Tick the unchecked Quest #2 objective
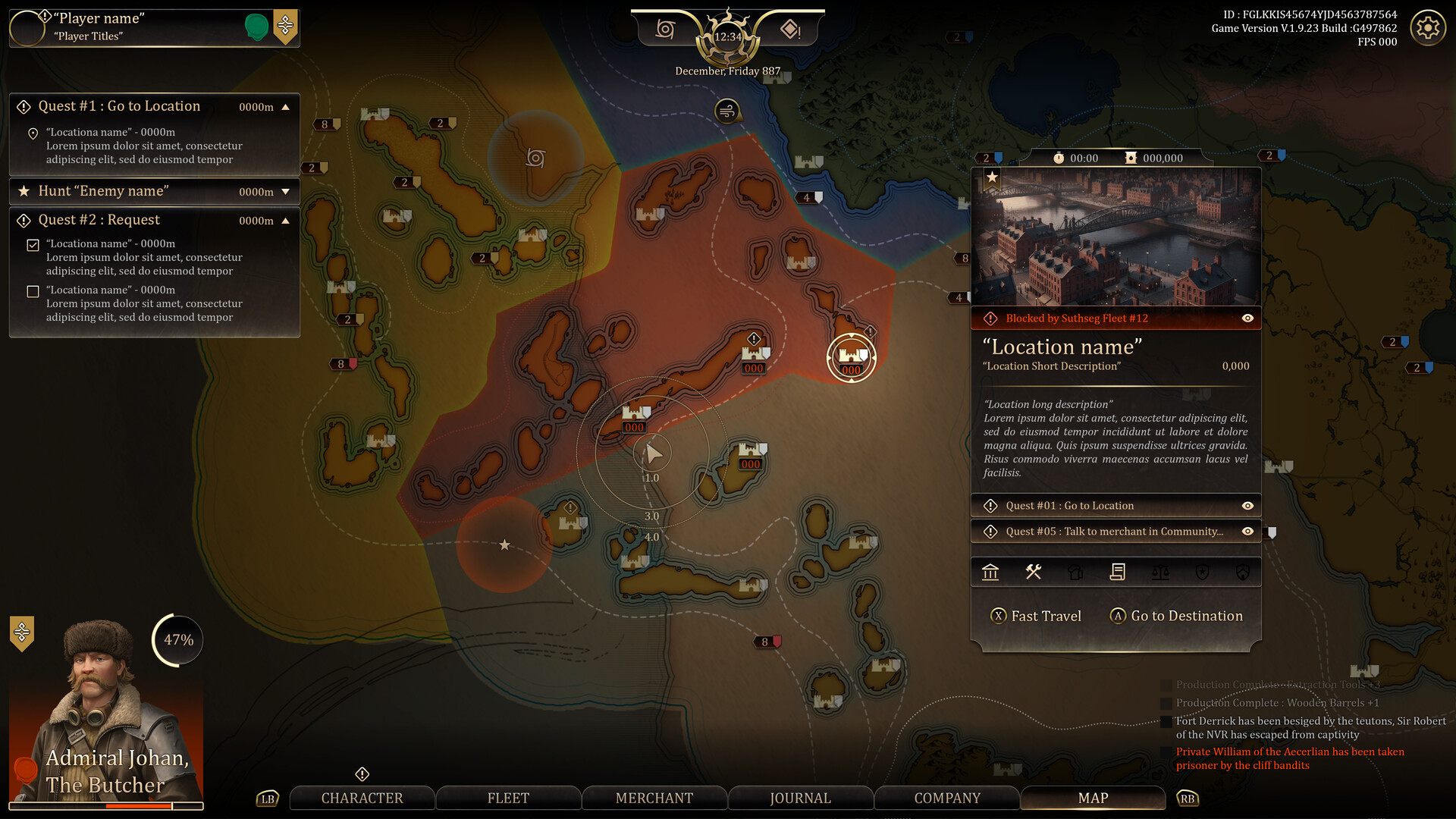Viewport: 1456px width, 819px height. pyautogui.click(x=33, y=291)
